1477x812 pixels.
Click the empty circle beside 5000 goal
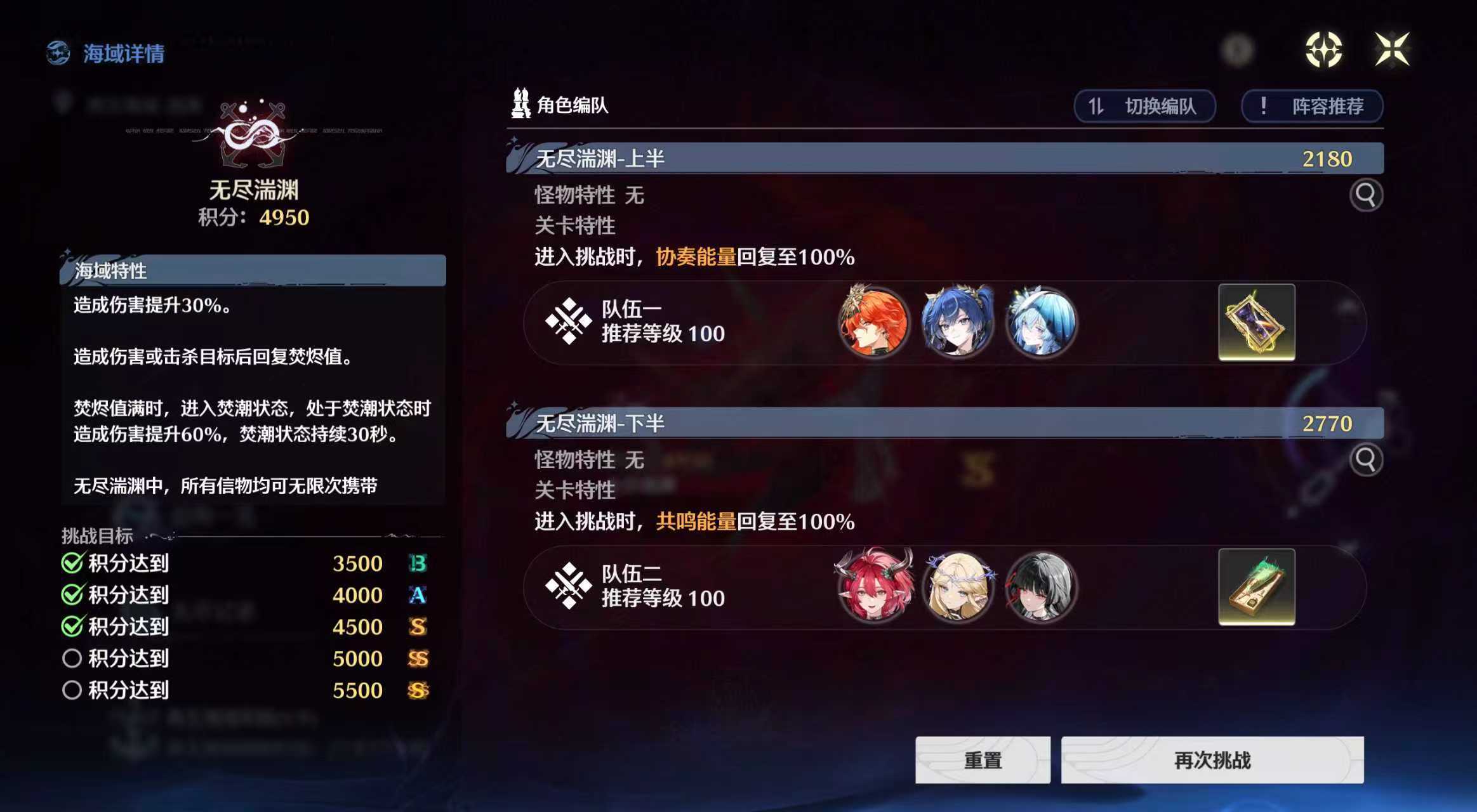pyautogui.click(x=72, y=658)
